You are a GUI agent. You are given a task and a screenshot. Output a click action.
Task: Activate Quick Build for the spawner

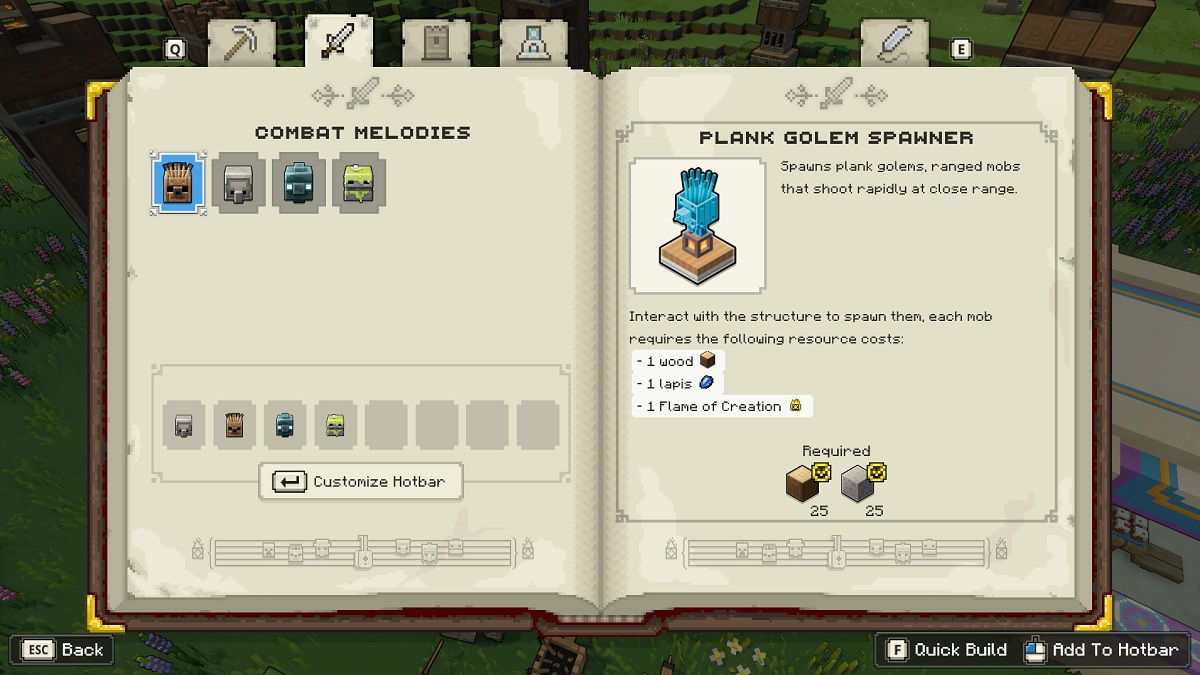click(x=947, y=650)
